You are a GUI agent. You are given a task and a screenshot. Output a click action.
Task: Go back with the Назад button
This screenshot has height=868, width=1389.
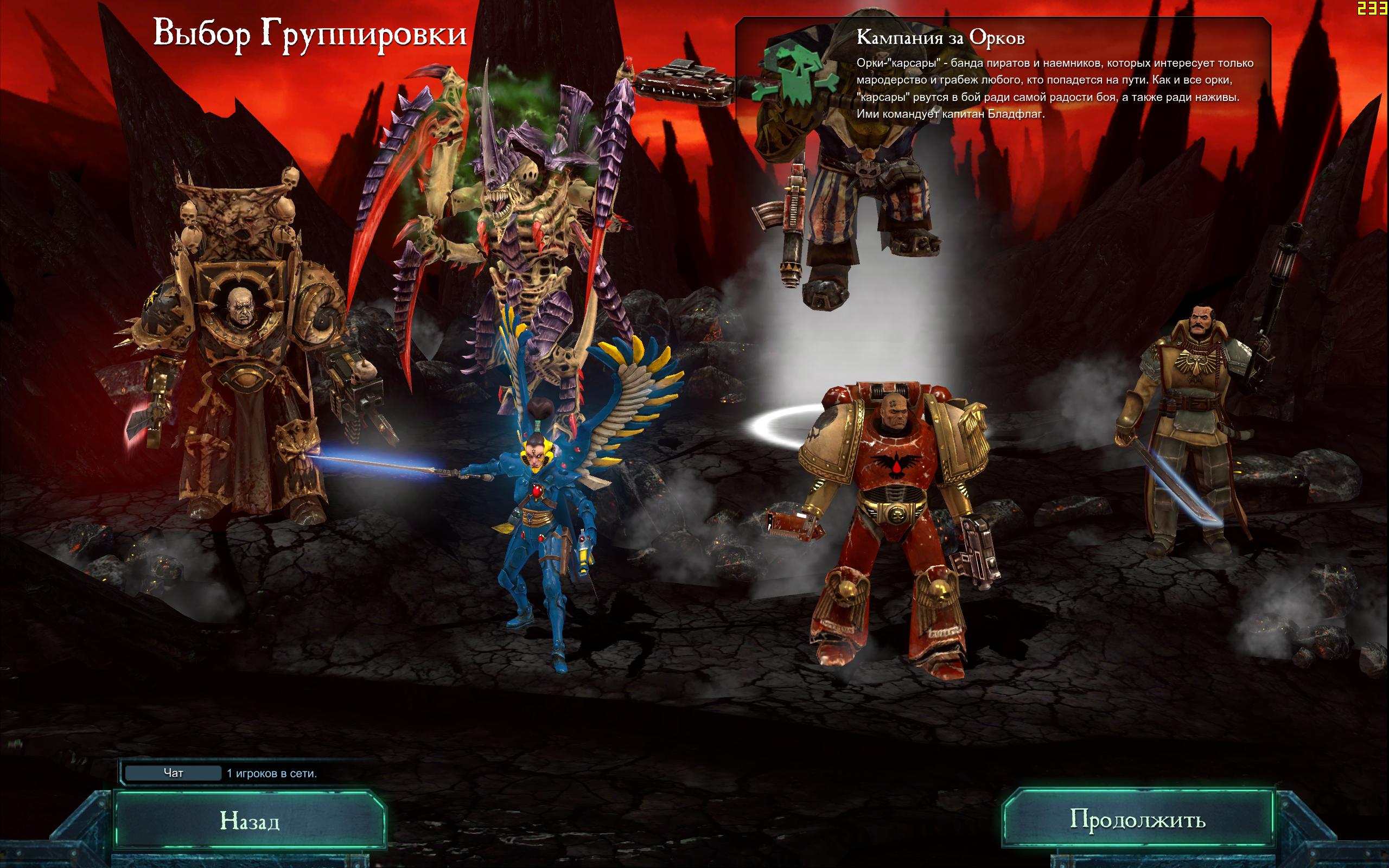tap(250, 821)
